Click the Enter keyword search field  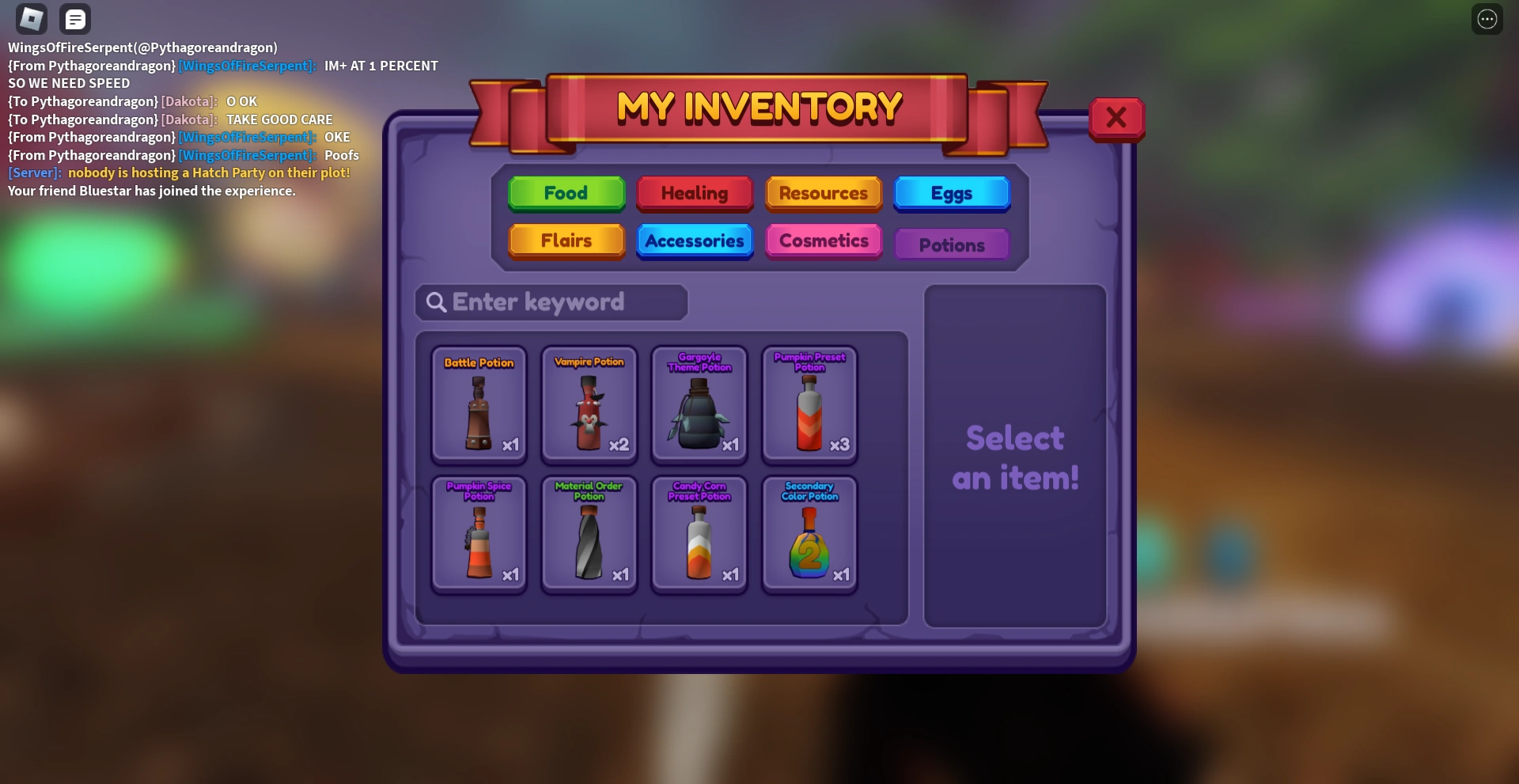click(x=551, y=302)
